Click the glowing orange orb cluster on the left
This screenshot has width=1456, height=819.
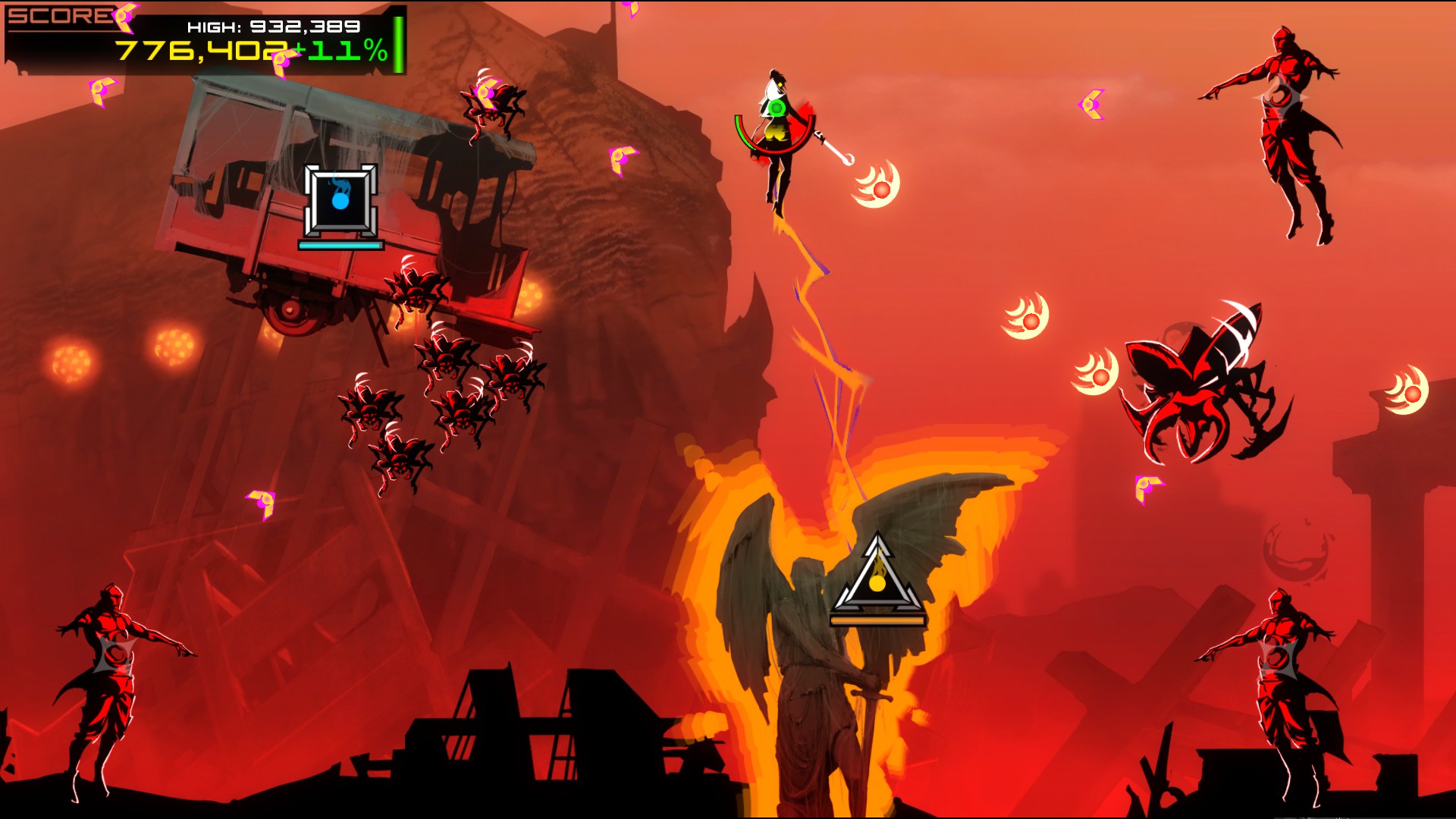[72, 360]
